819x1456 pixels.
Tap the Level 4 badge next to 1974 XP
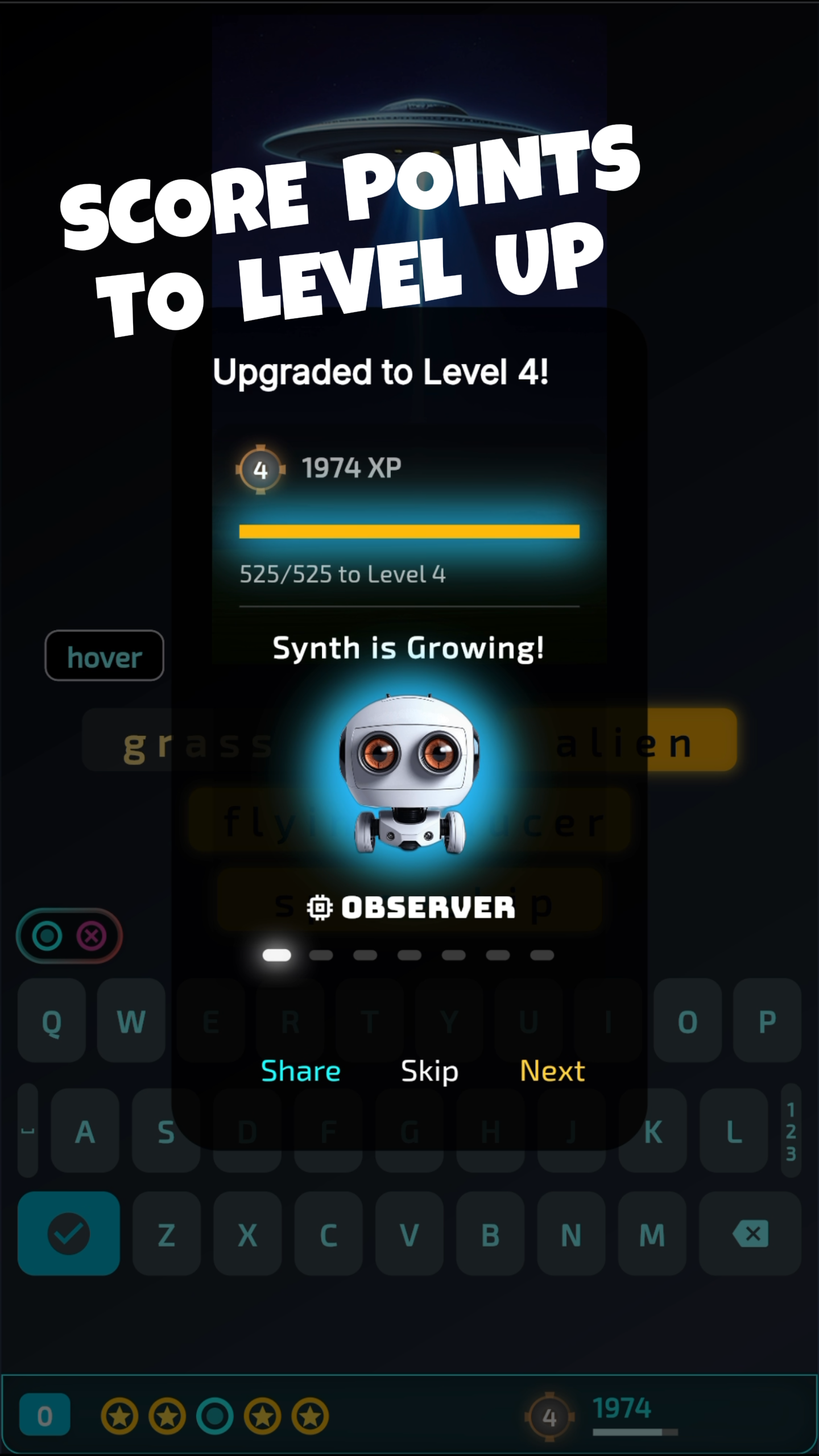tap(260, 469)
